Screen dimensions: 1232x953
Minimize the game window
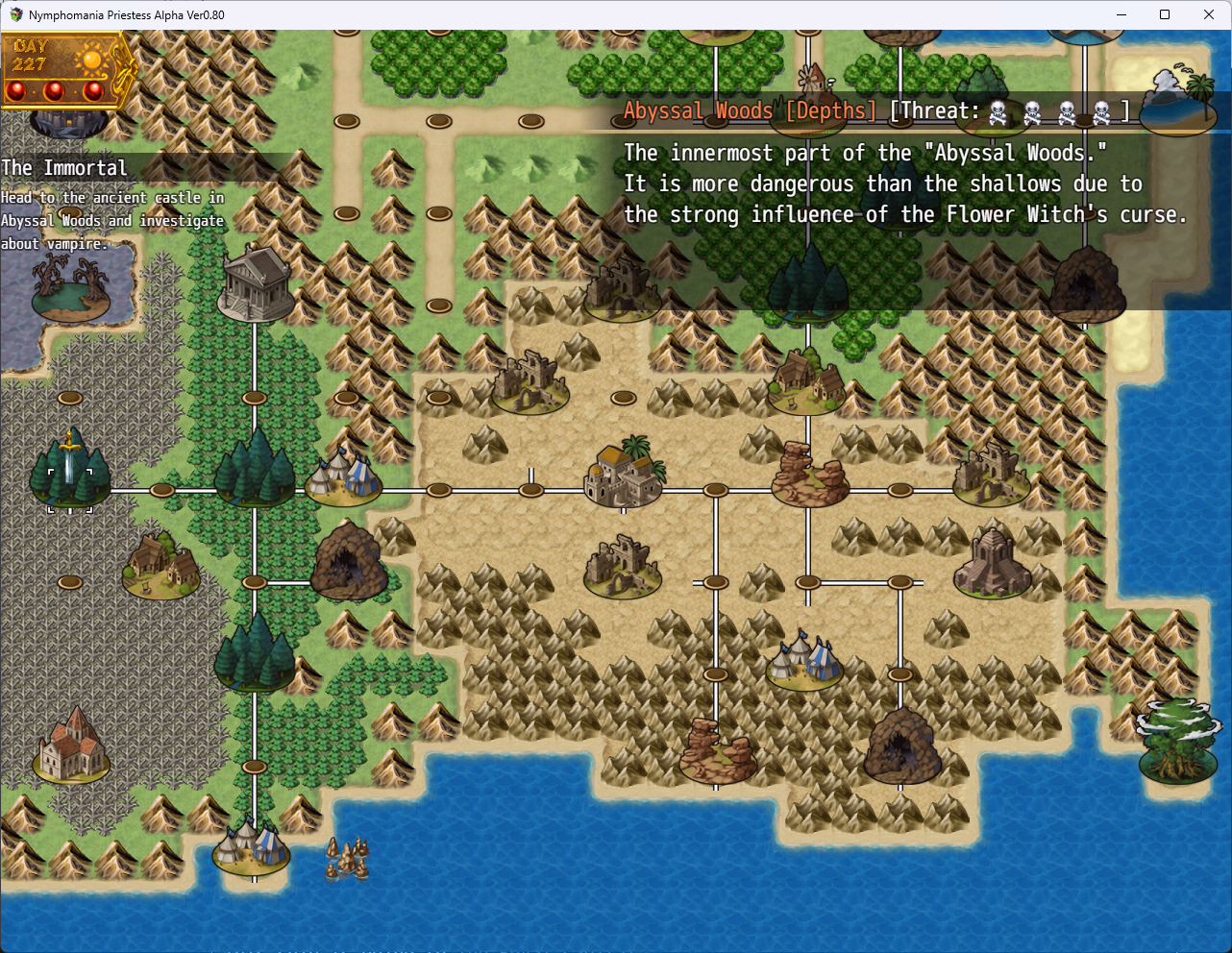pyautogui.click(x=1121, y=14)
